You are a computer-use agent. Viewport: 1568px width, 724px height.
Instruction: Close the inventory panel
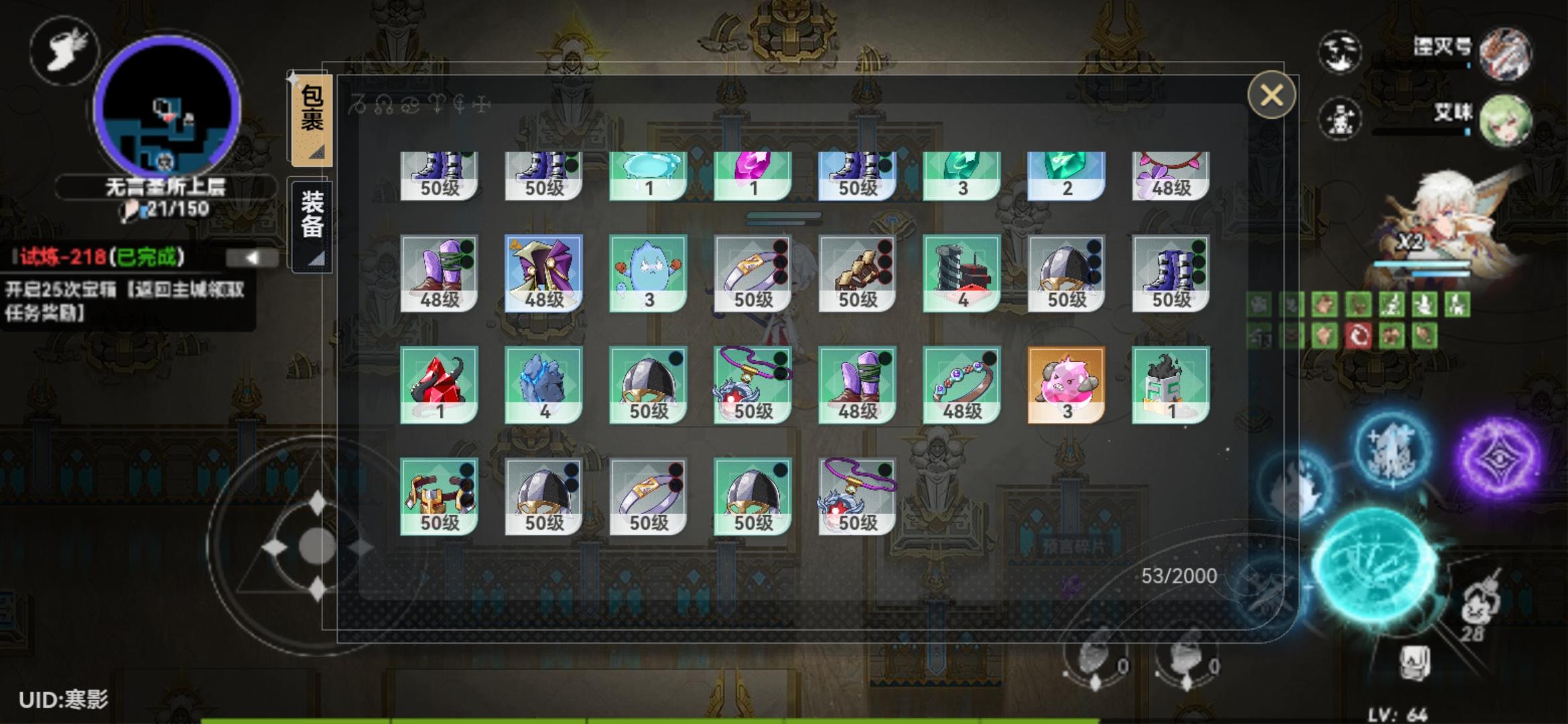click(x=1272, y=96)
